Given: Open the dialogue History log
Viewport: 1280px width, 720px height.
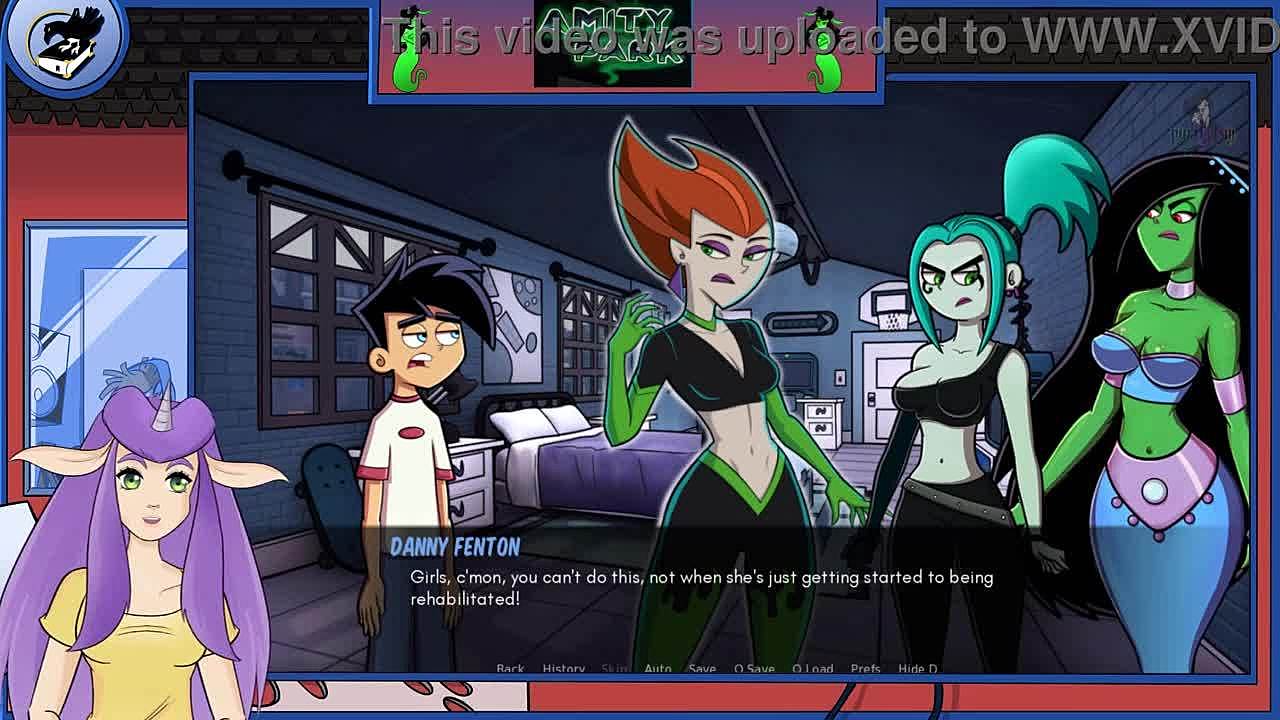Looking at the screenshot, I should [564, 668].
